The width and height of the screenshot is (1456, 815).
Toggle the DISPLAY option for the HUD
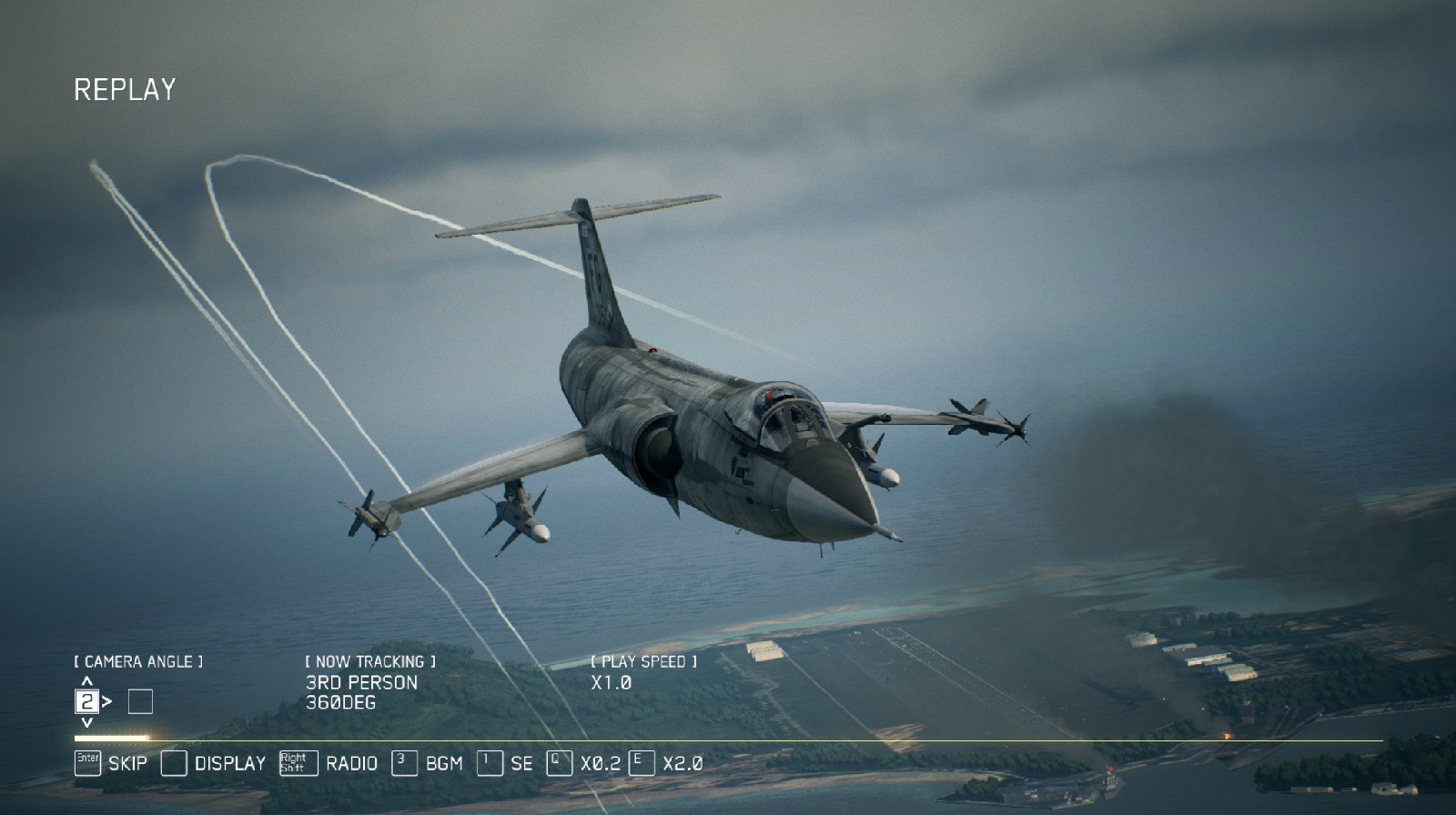pos(214,763)
